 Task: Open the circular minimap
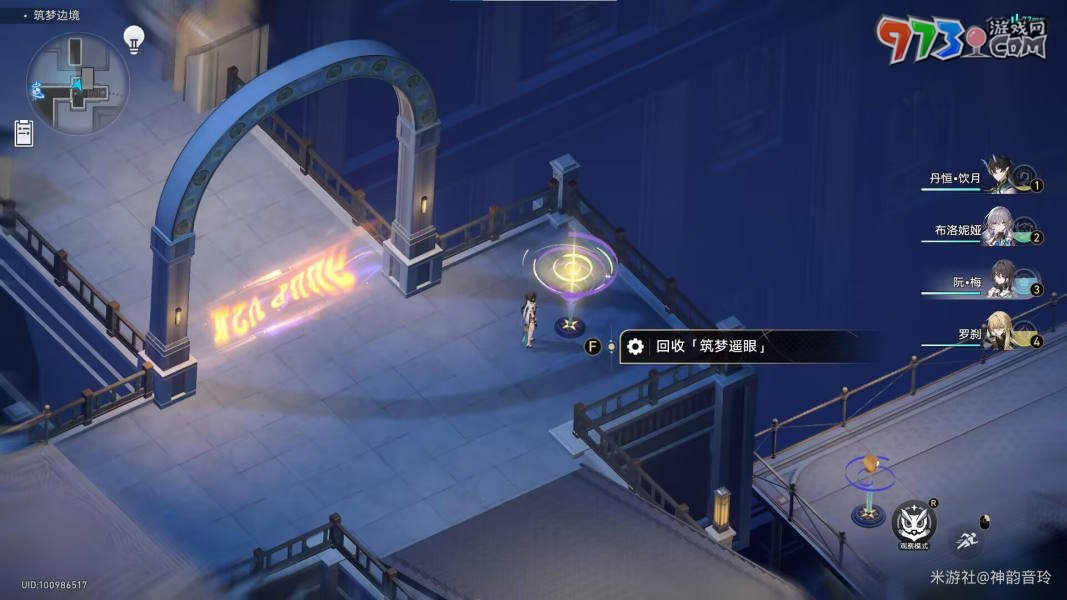pos(77,84)
